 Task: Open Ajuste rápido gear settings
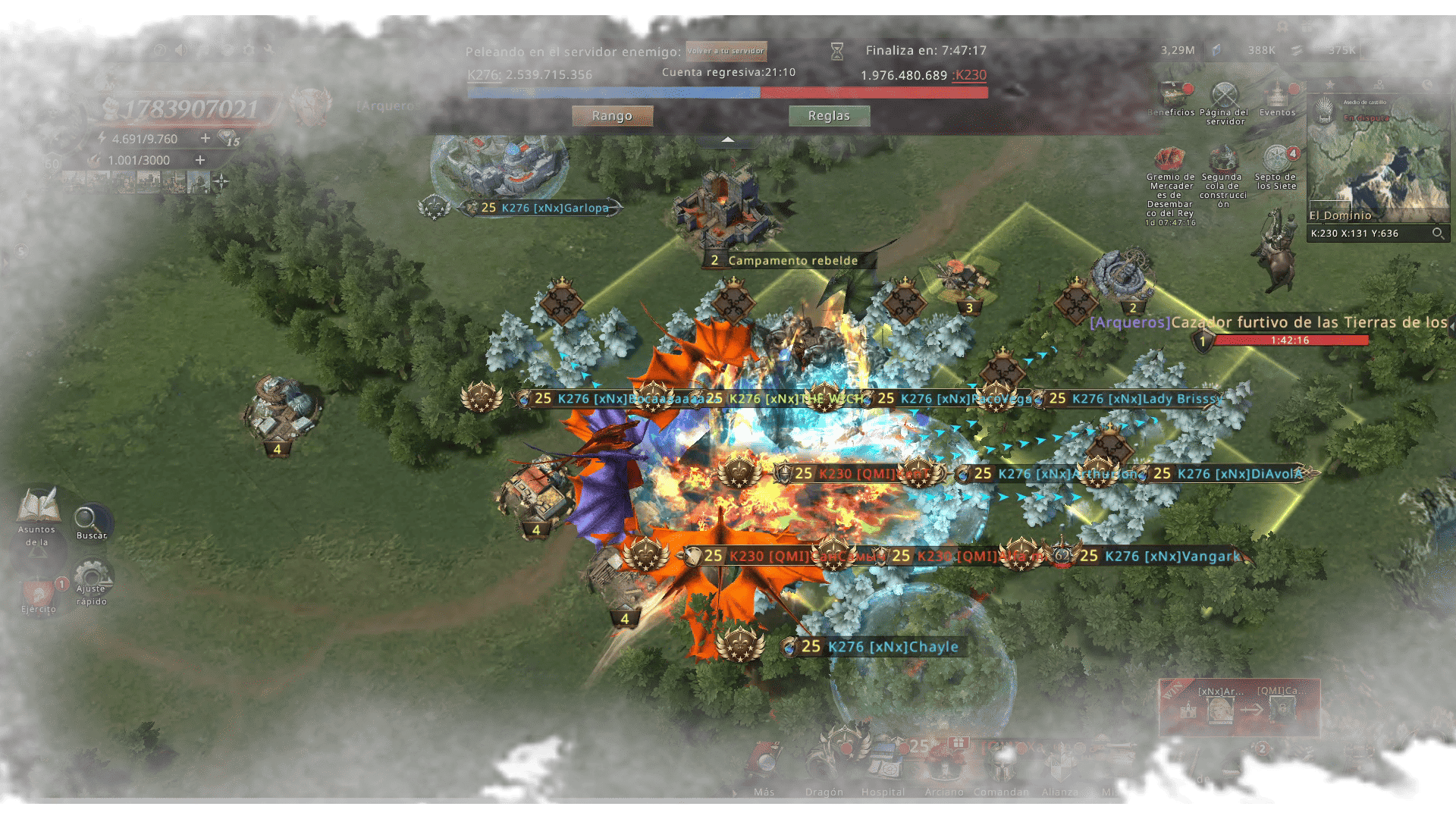click(x=92, y=578)
